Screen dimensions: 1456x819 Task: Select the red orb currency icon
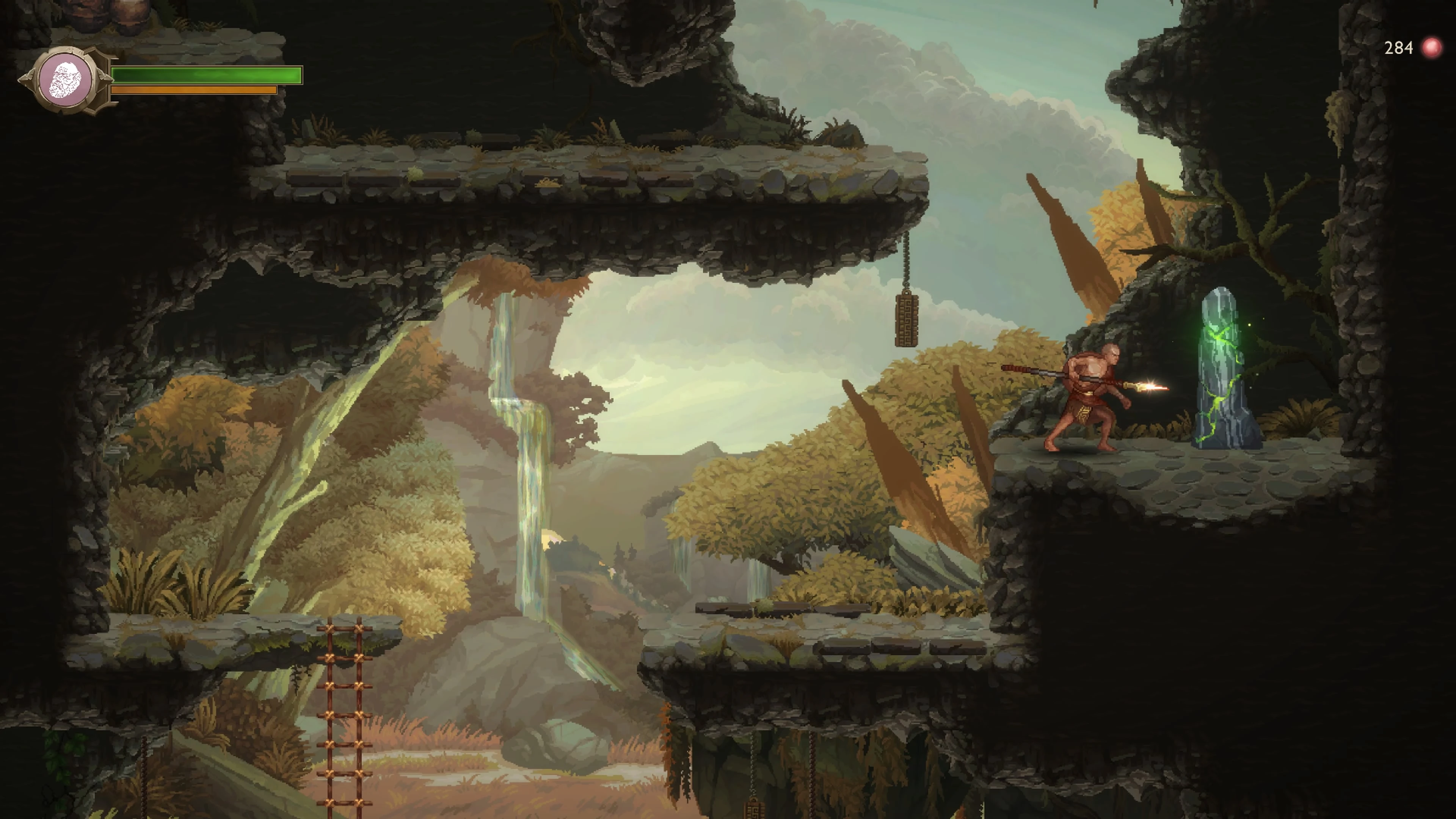(1431, 48)
